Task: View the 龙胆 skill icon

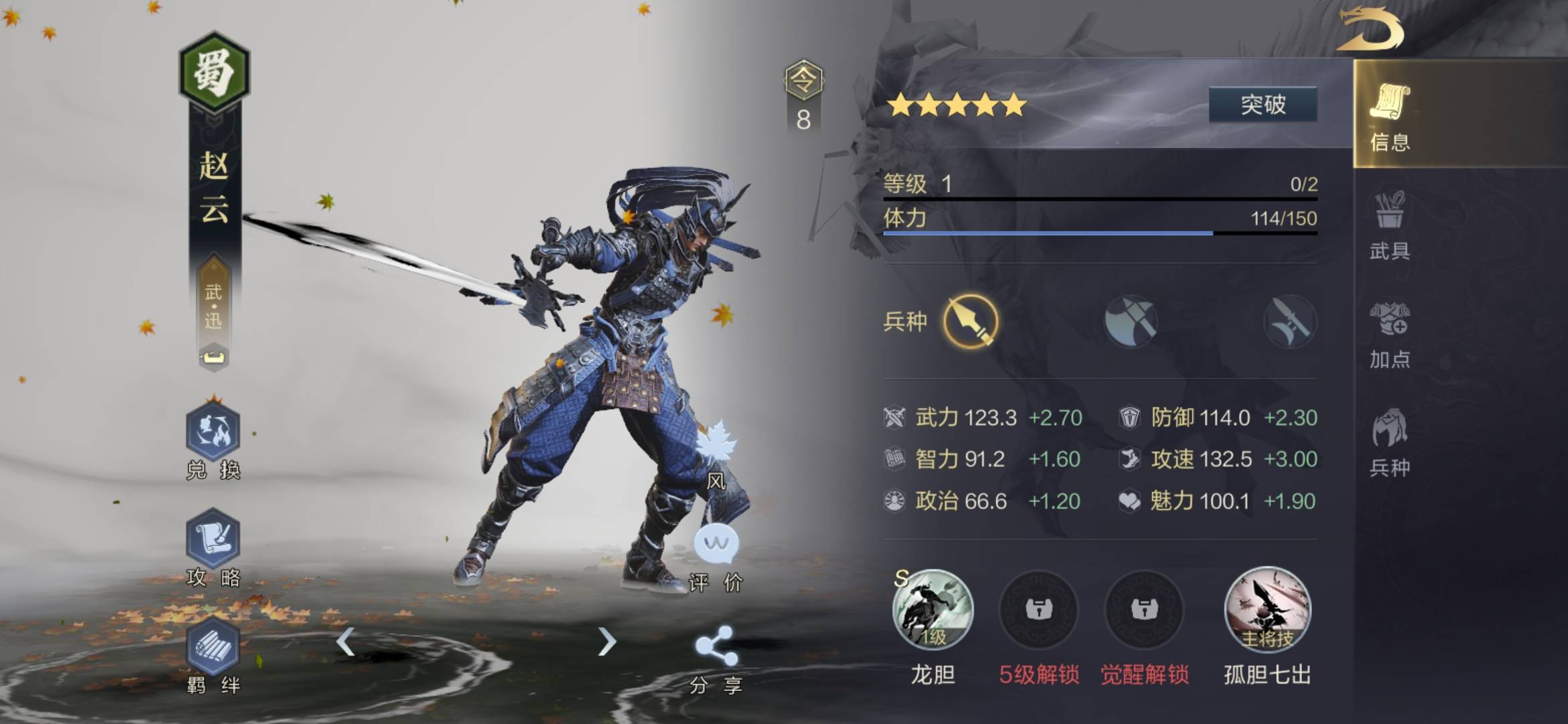Action: click(932, 610)
